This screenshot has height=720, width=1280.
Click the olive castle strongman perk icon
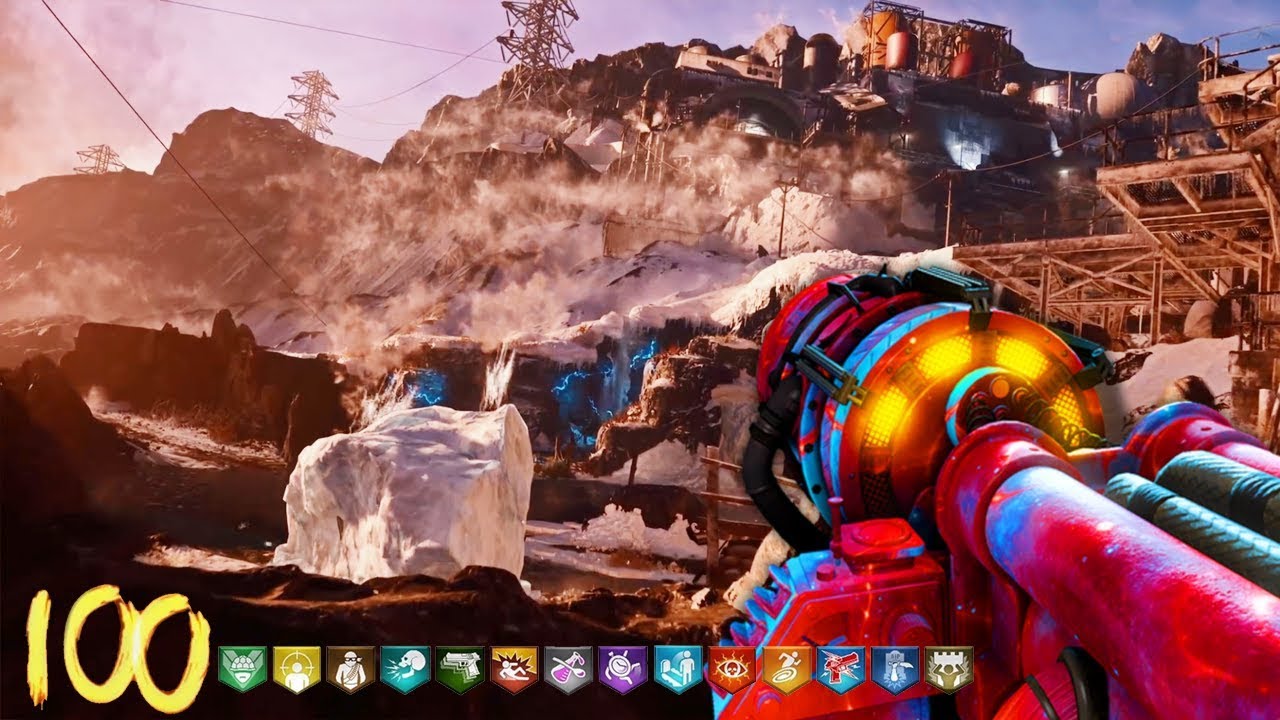[949, 668]
